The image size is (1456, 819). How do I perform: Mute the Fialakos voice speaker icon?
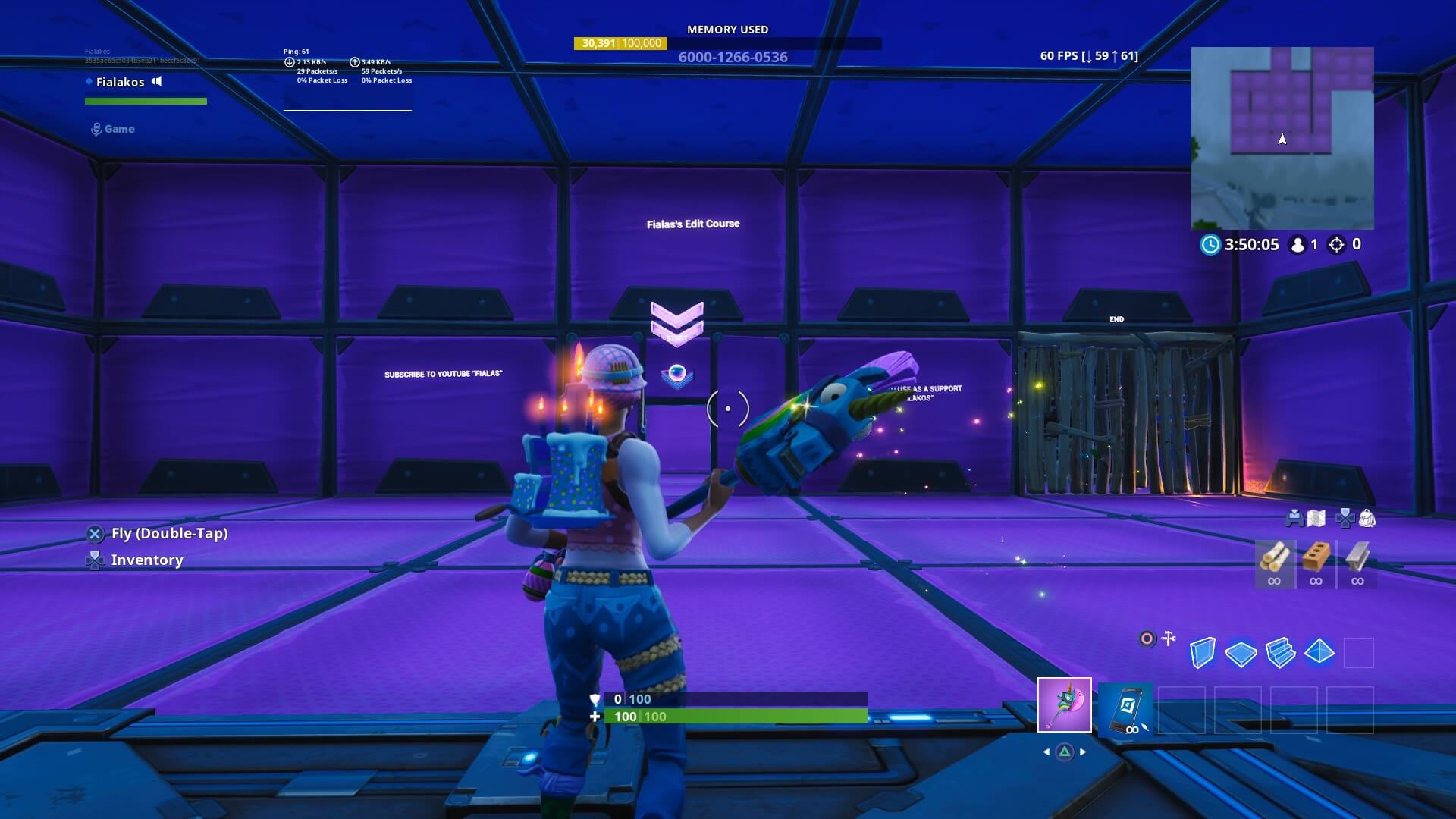click(158, 82)
